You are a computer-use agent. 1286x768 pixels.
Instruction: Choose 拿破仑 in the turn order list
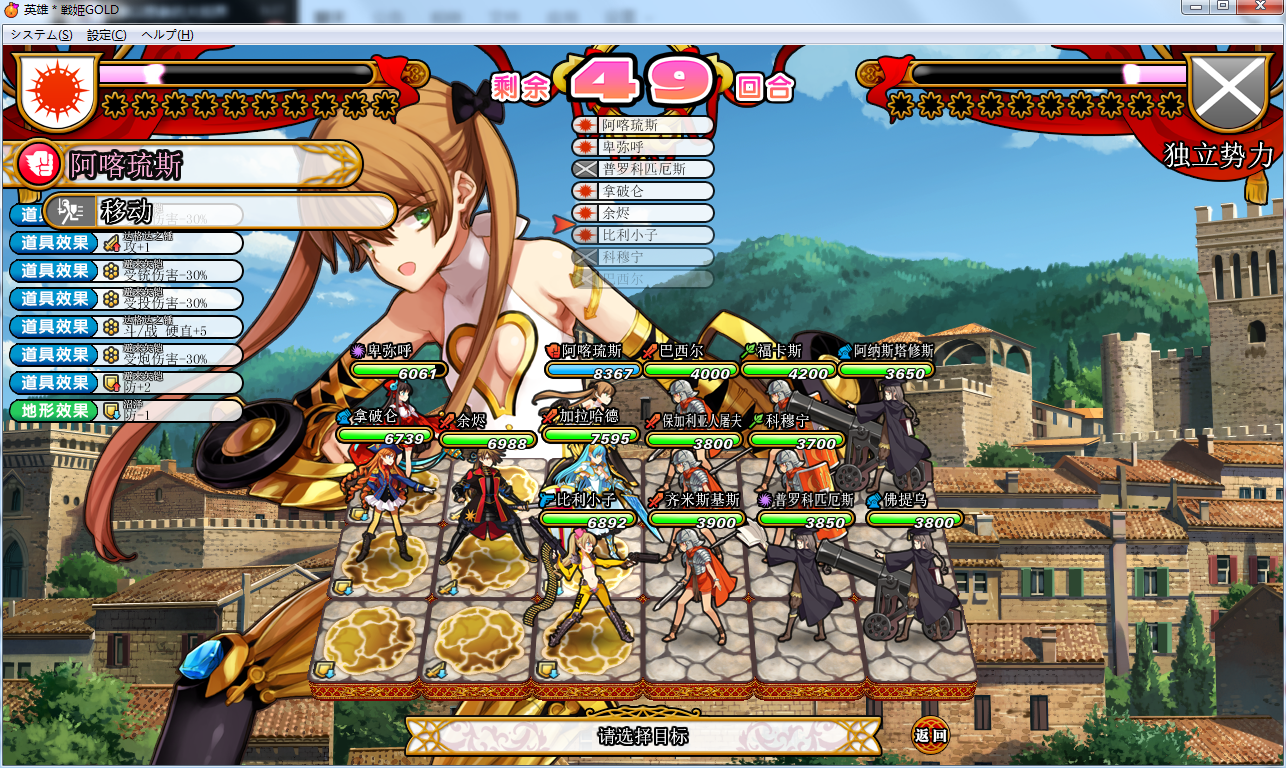(643, 191)
